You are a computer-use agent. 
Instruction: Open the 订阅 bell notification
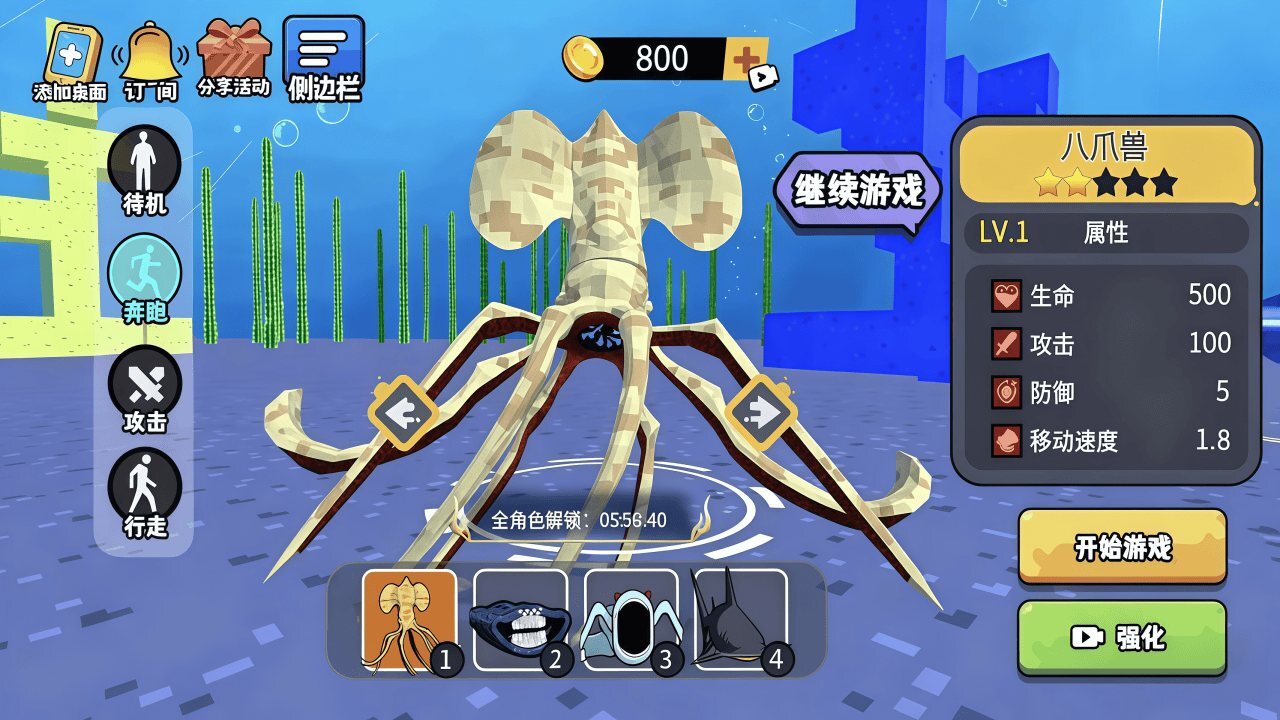(150, 59)
